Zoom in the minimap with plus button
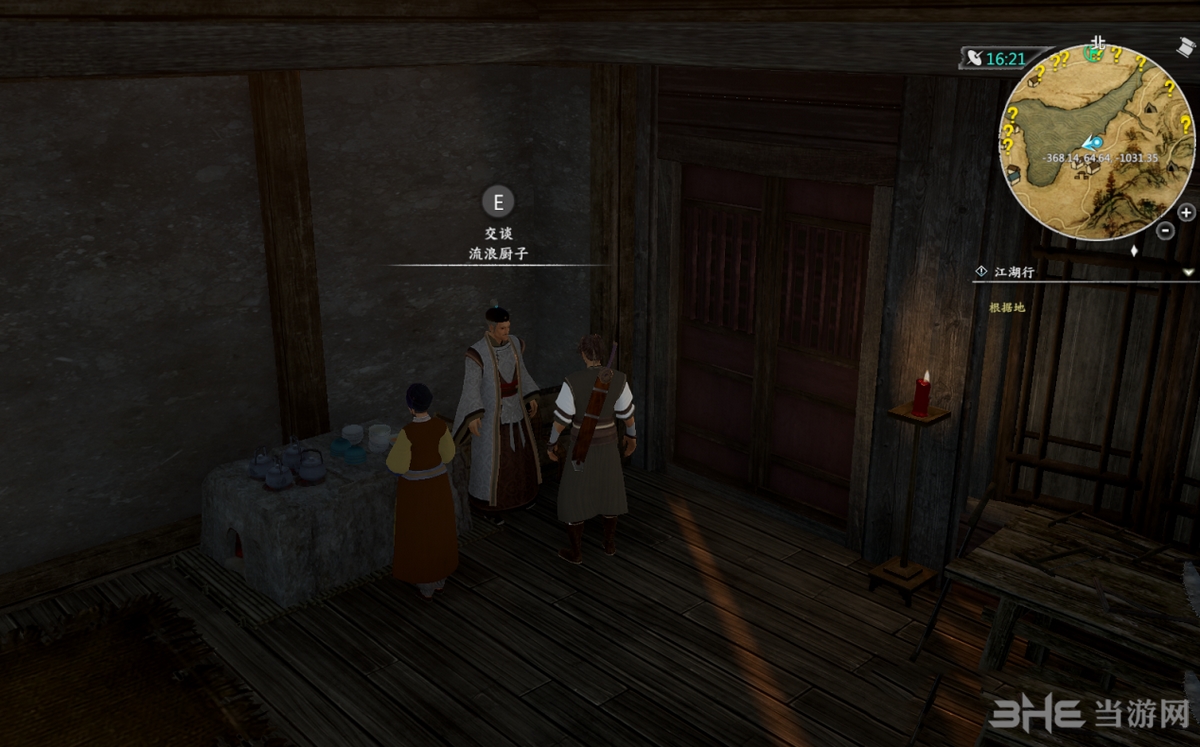This screenshot has width=1200, height=747. click(1186, 212)
